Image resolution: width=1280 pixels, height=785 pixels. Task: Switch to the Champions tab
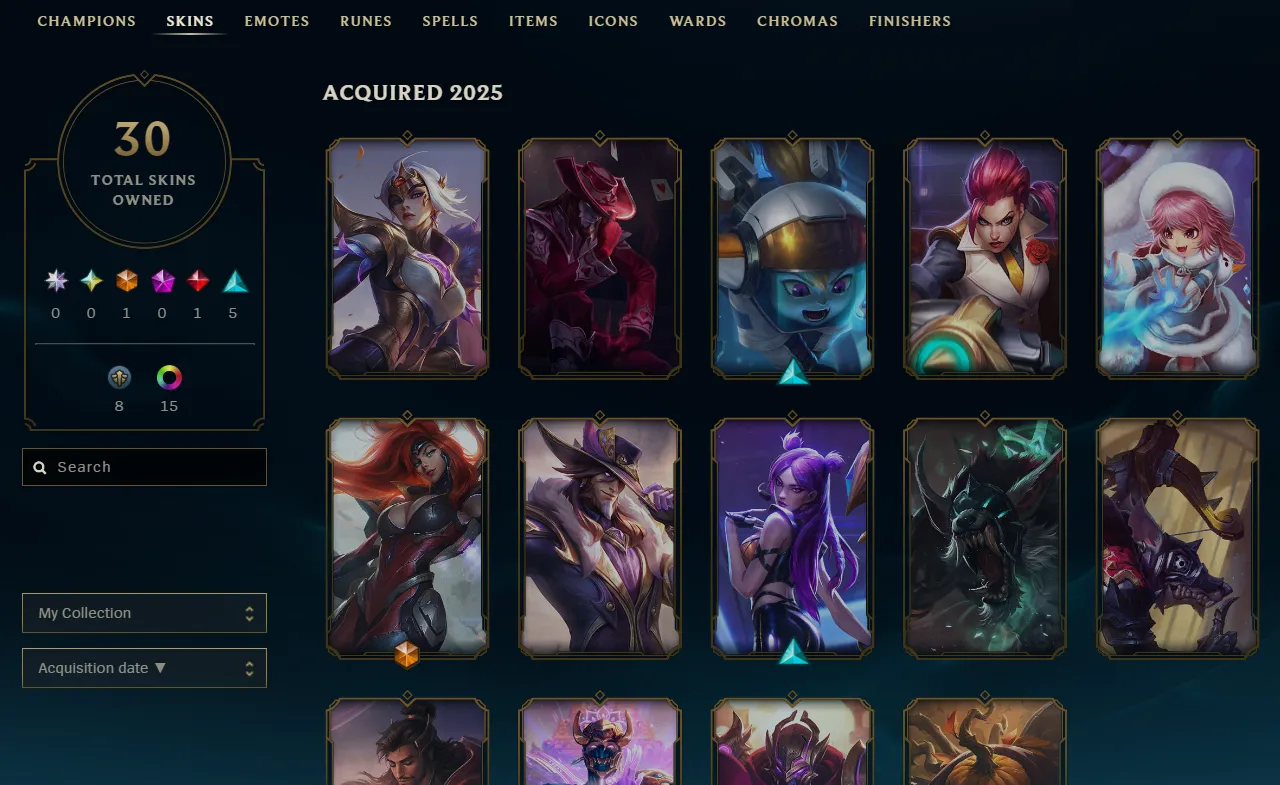pos(86,21)
